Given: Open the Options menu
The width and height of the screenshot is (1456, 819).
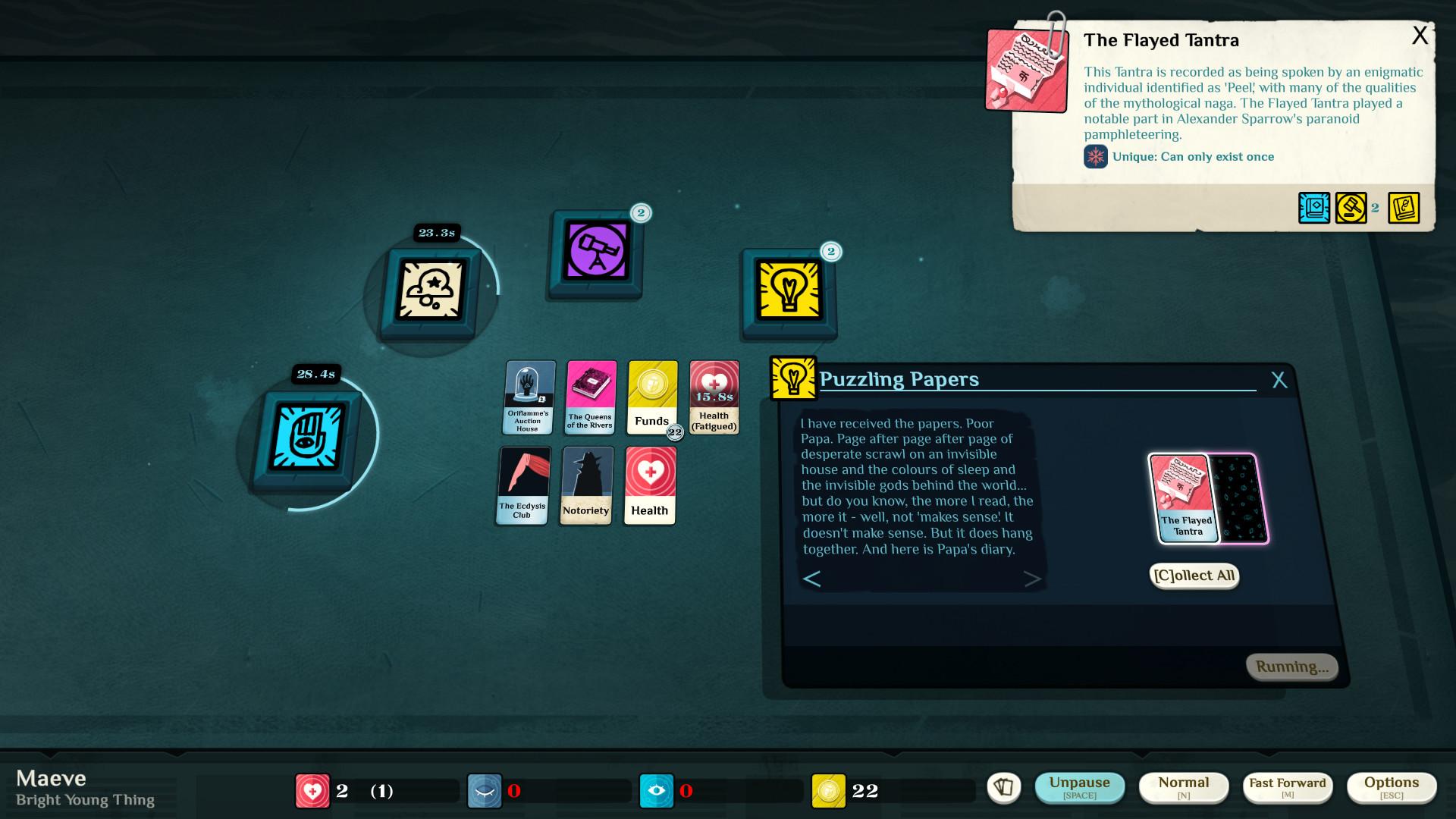Looking at the screenshot, I should (x=1392, y=786).
